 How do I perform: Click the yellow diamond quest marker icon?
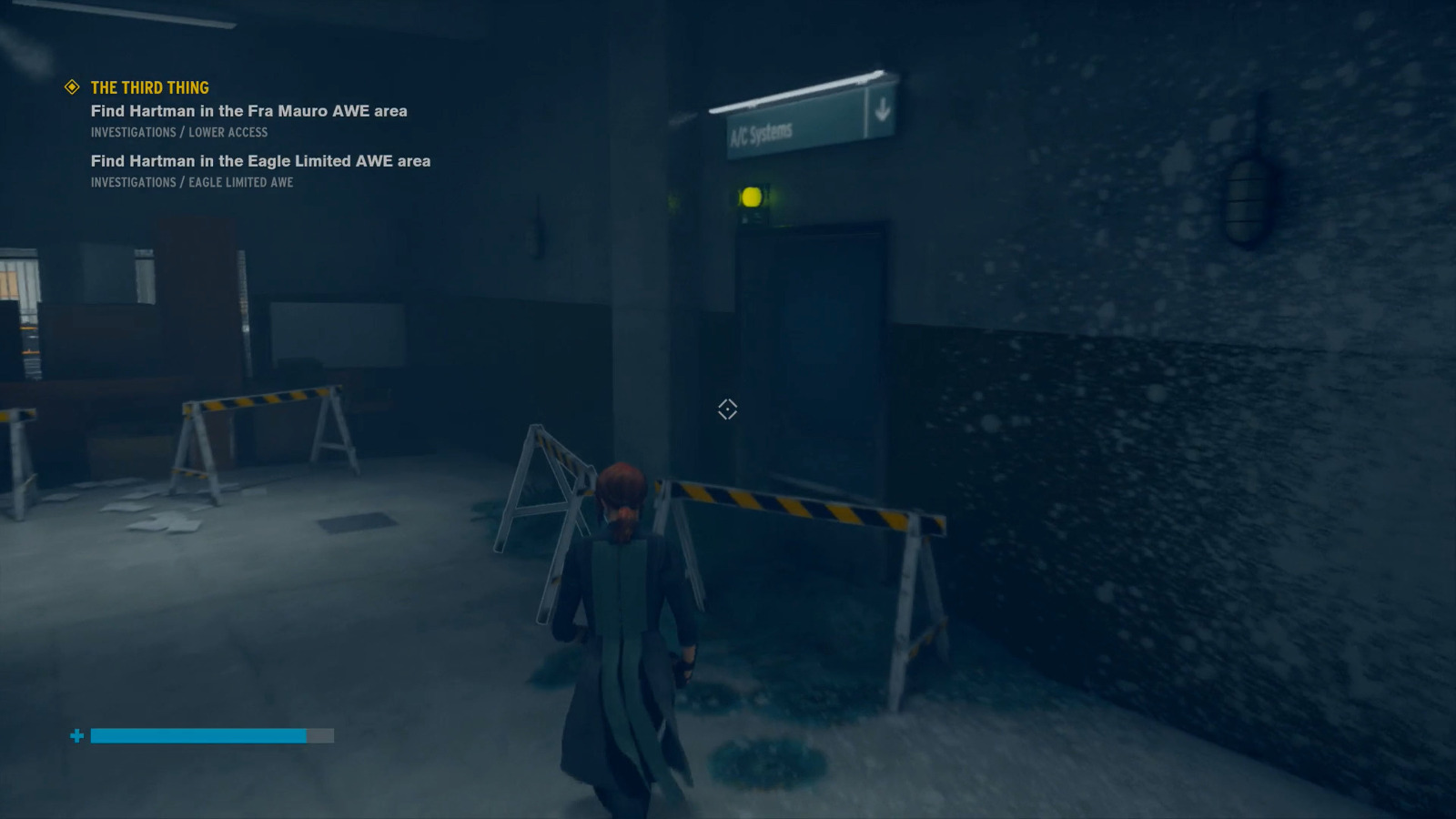[x=70, y=87]
